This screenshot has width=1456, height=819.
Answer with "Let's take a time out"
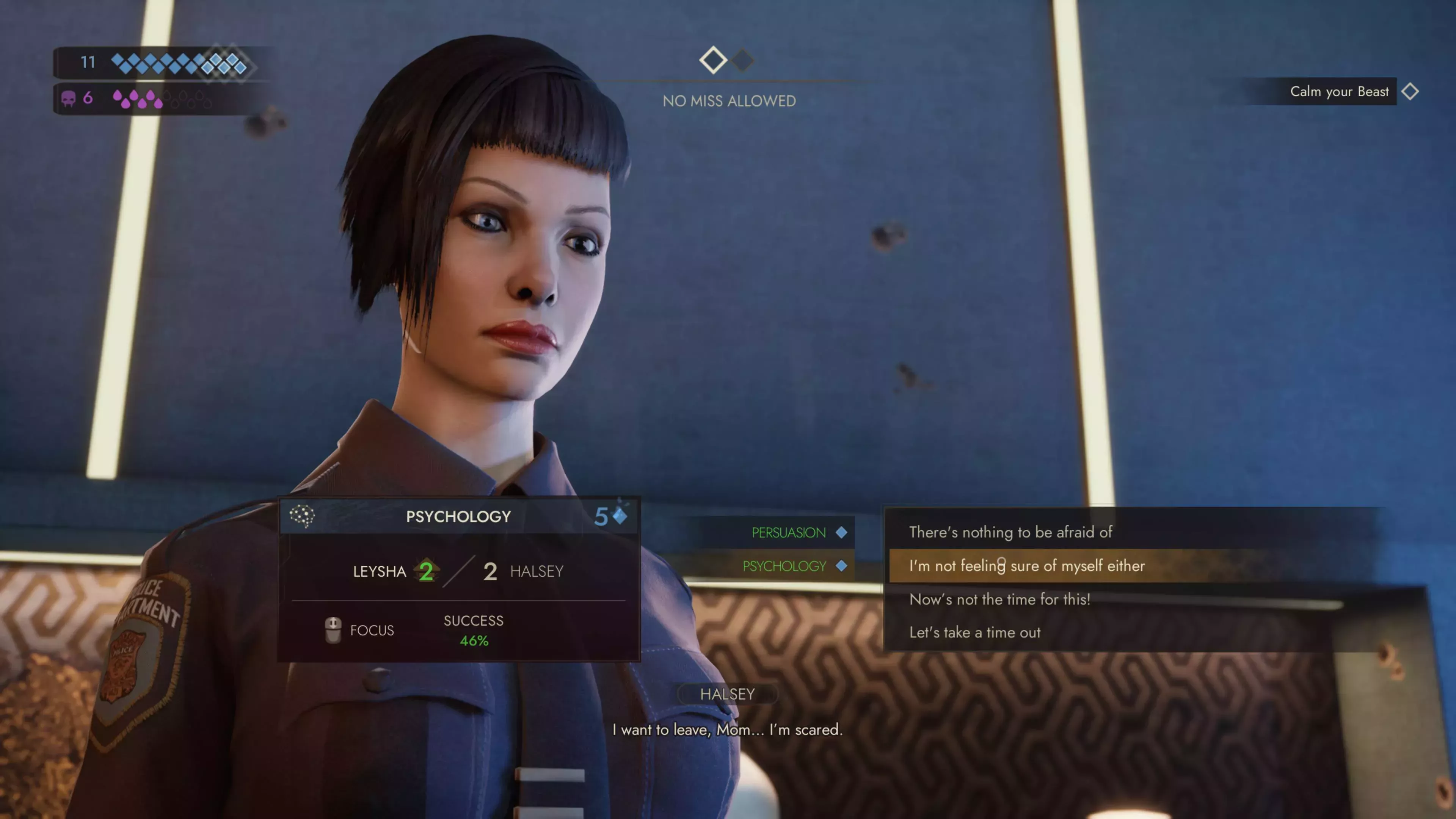974,632
